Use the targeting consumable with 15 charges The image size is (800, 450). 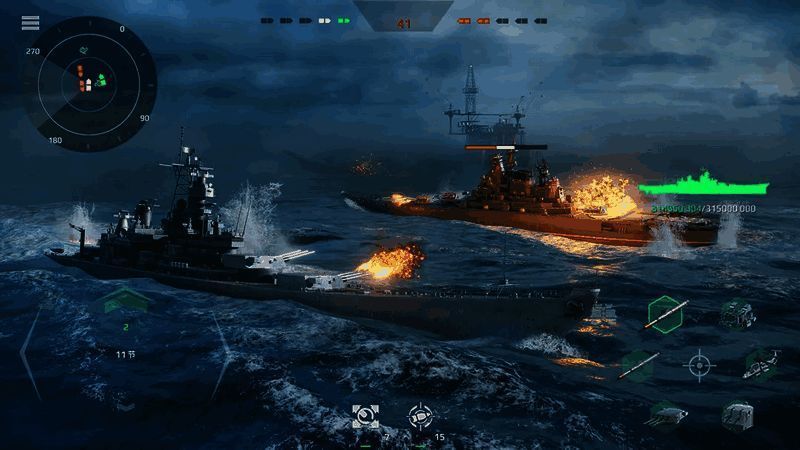[x=420, y=418]
